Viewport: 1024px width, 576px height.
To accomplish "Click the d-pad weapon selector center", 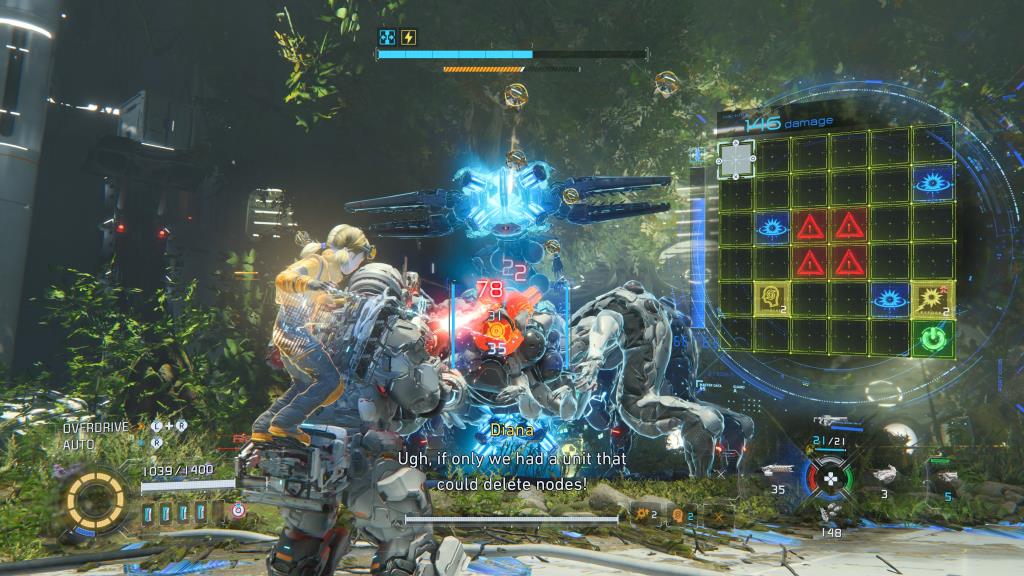I will (x=829, y=478).
